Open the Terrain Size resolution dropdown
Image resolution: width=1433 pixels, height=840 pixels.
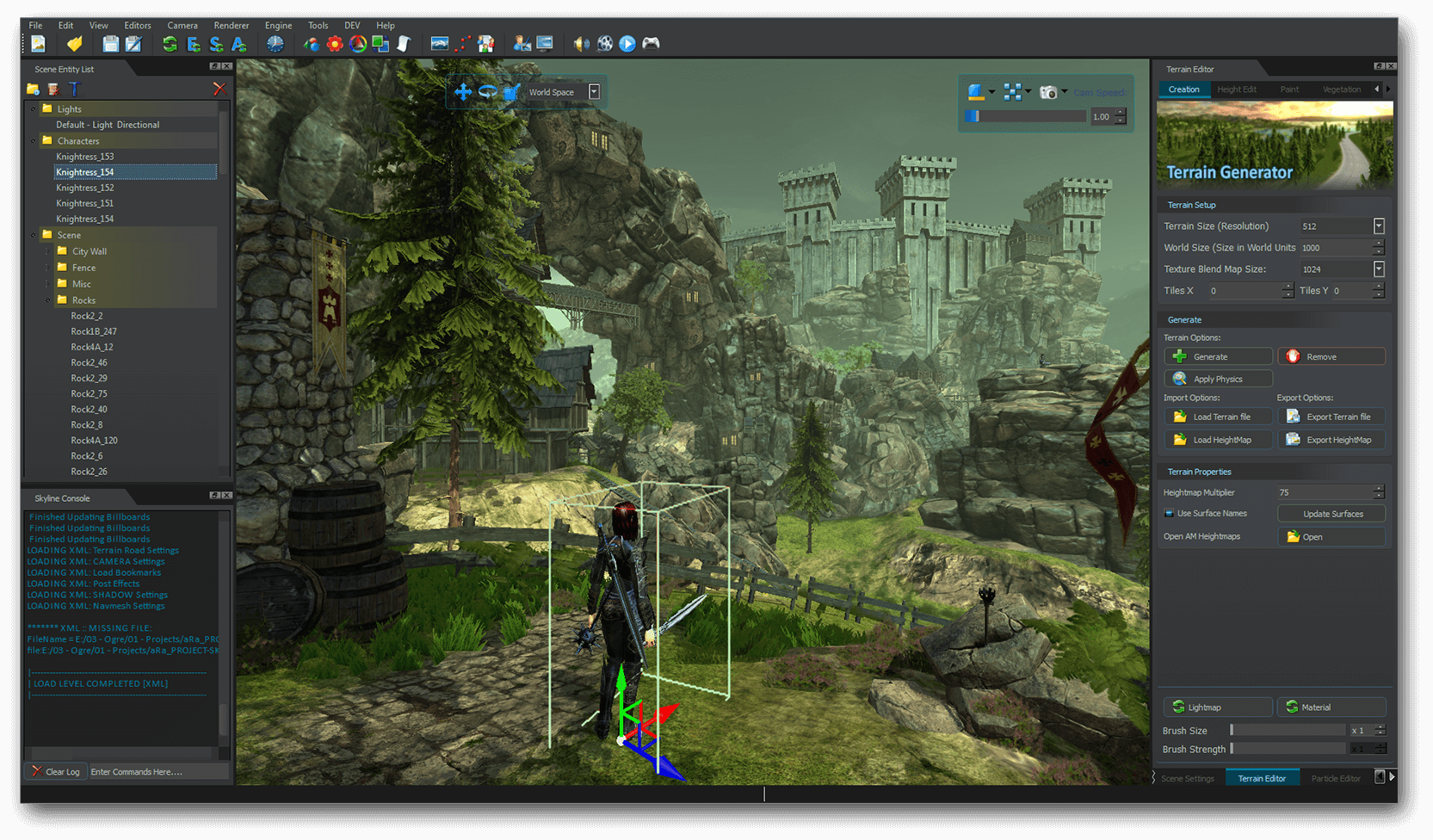[1379, 226]
